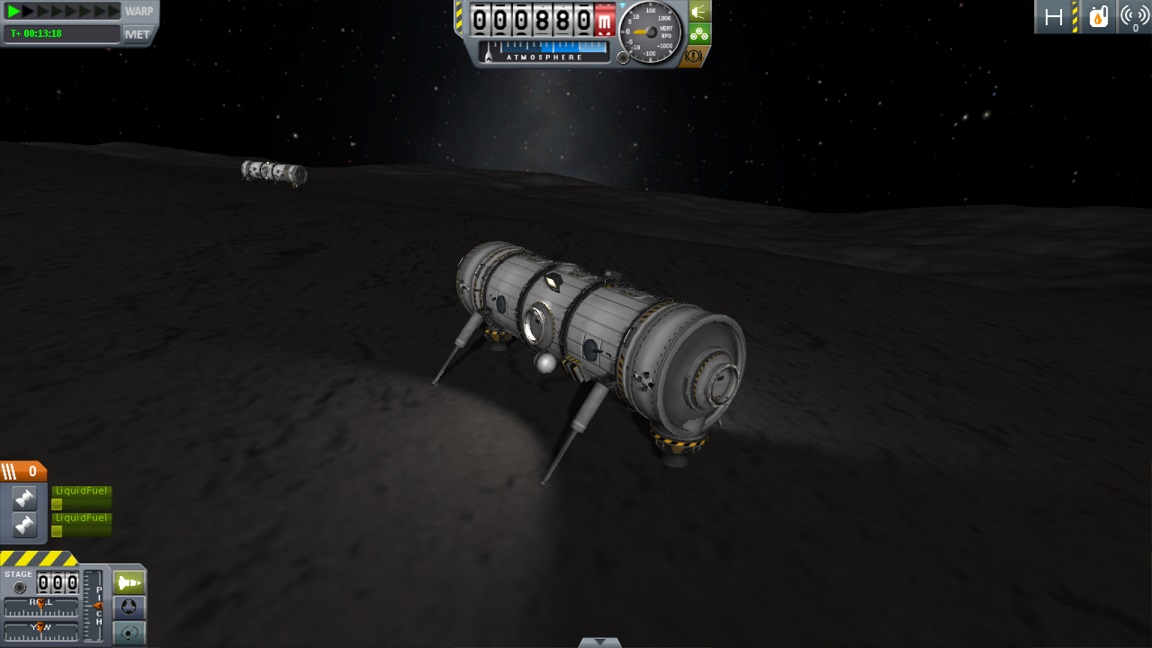1152x648 pixels.
Task: Click the green time warp arrow
Action: click(x=15, y=12)
